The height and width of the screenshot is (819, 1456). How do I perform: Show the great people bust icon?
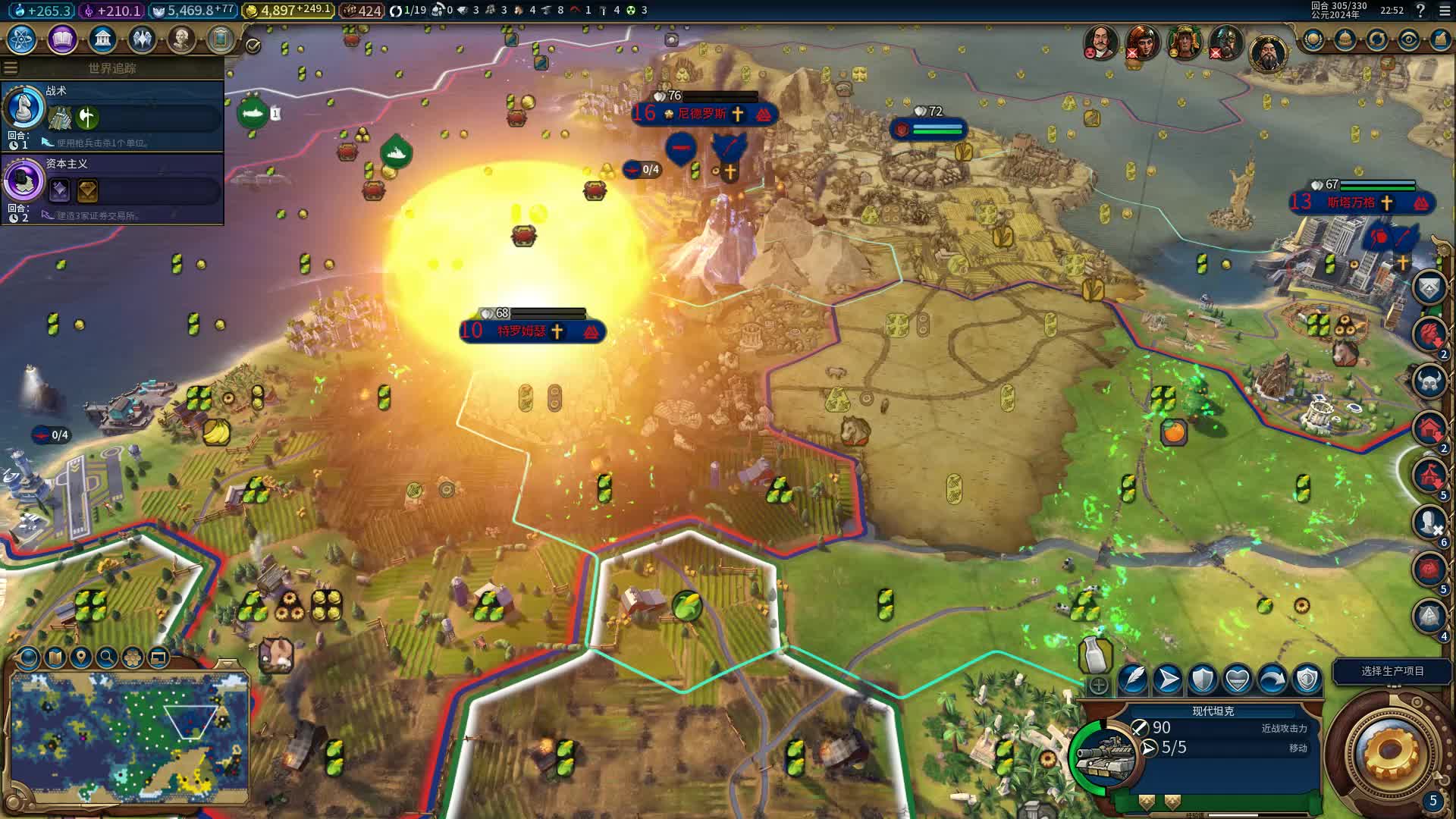pos(181,39)
